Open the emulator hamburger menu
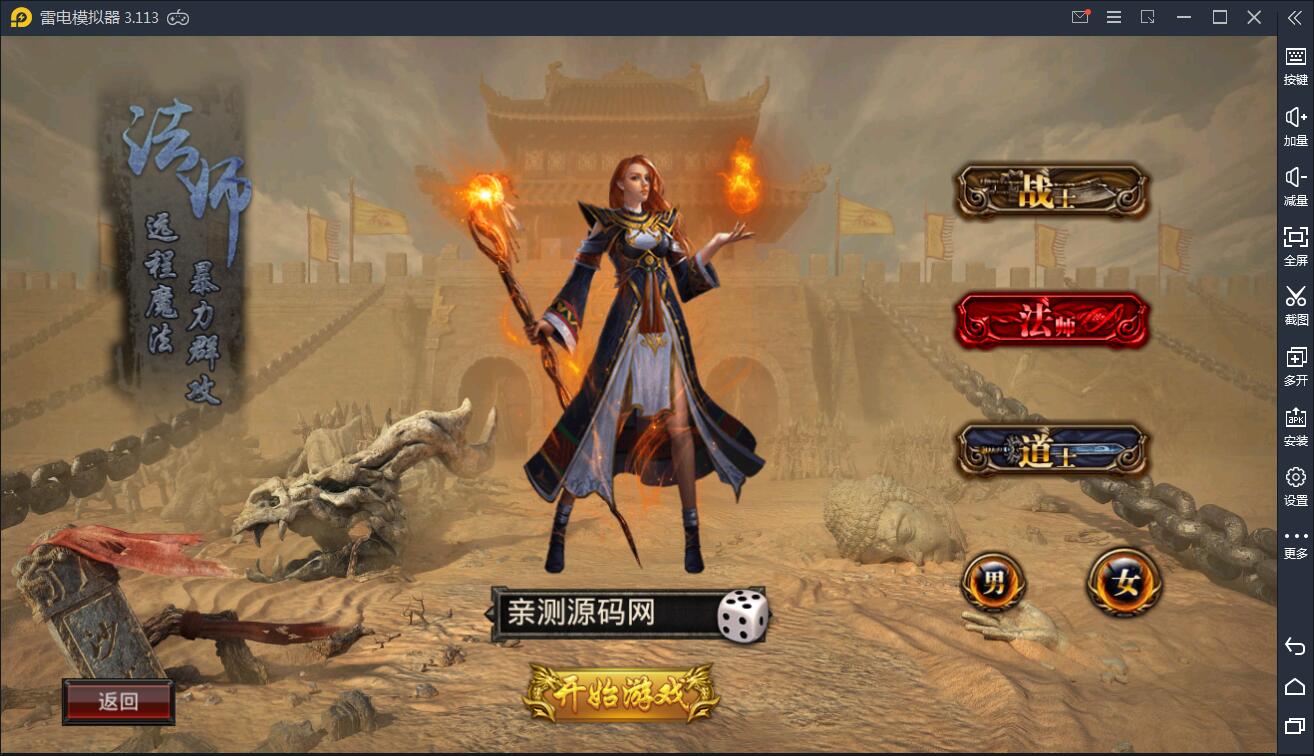This screenshot has height=756, width=1314. (x=1113, y=17)
